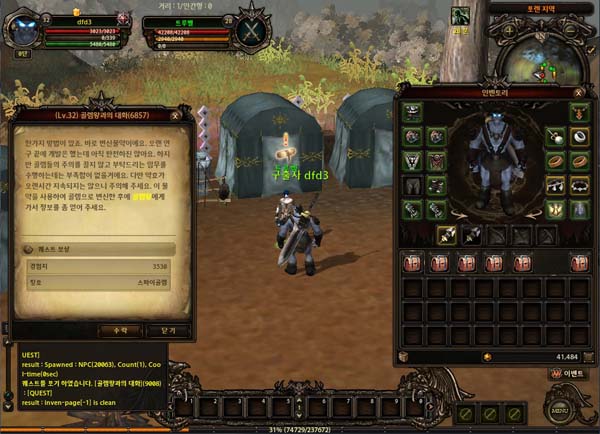Open the 이벤트 event button

pos(568,373)
